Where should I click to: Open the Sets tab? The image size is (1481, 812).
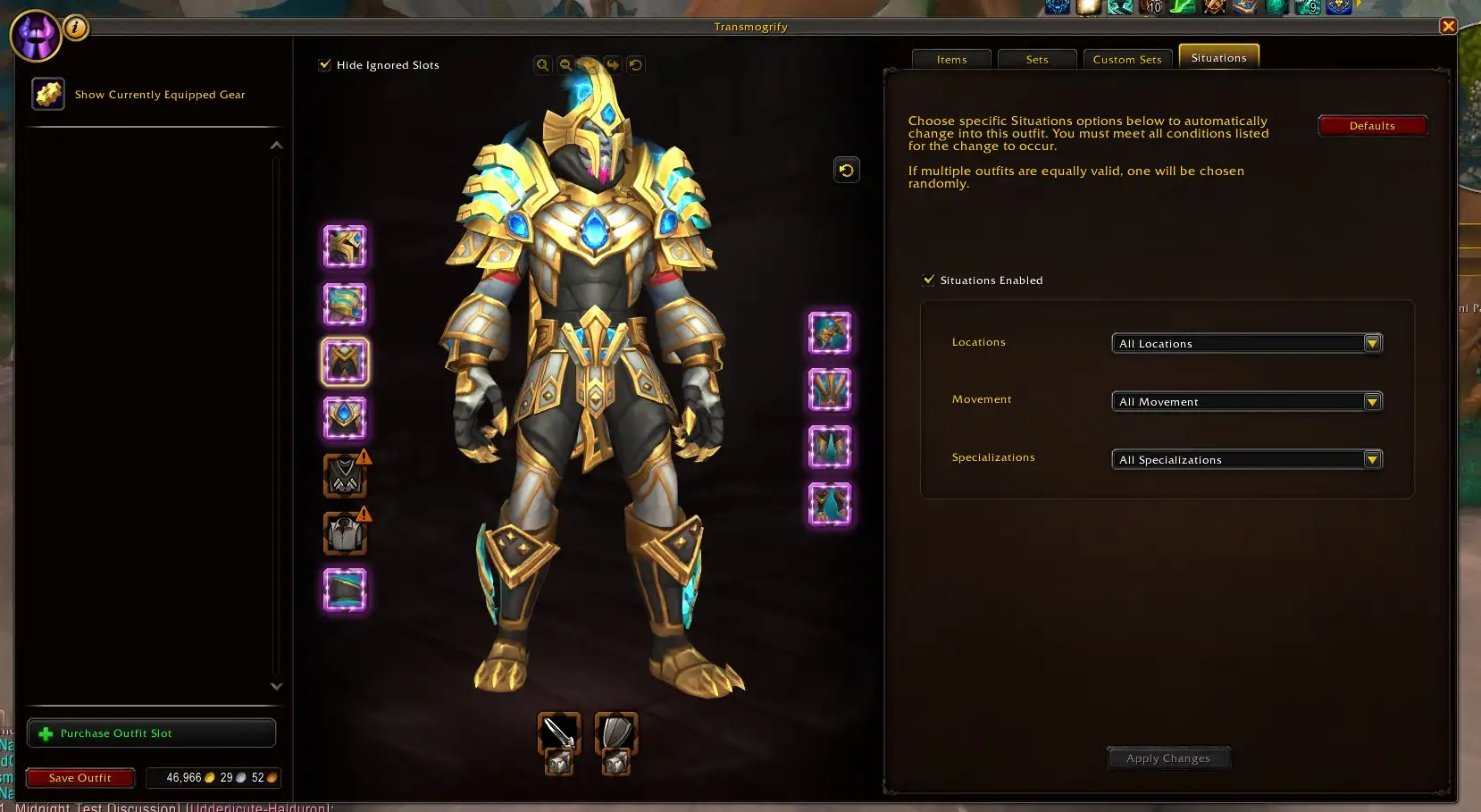click(x=1036, y=60)
